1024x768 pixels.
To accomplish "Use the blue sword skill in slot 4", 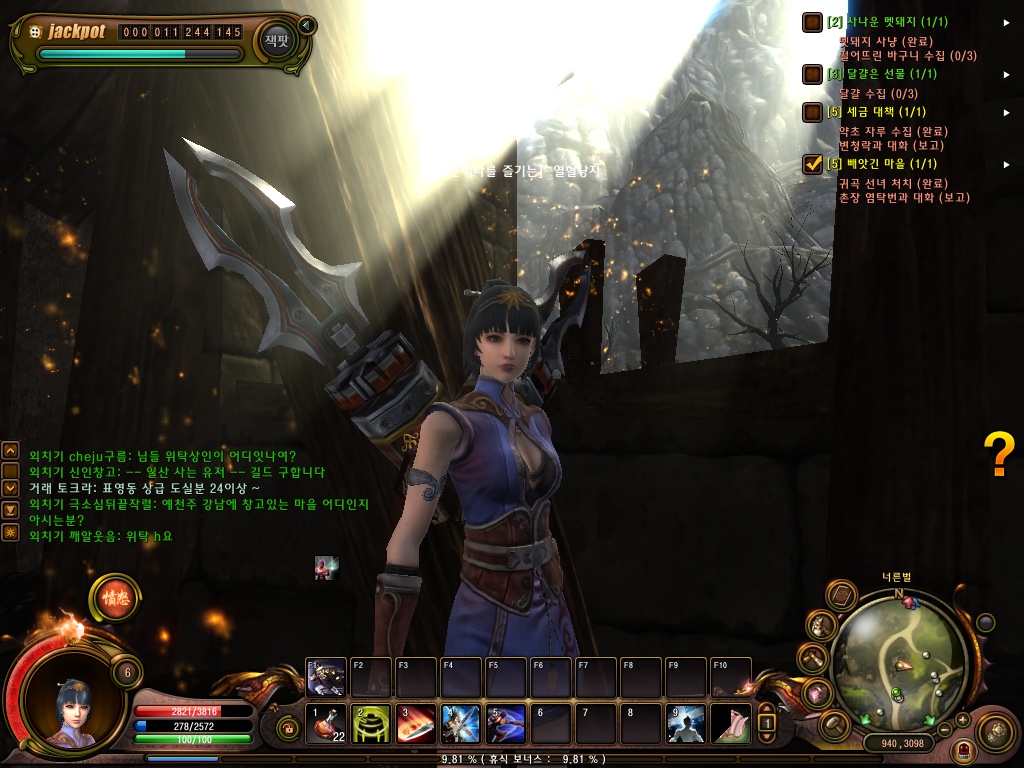I will pos(461,724).
